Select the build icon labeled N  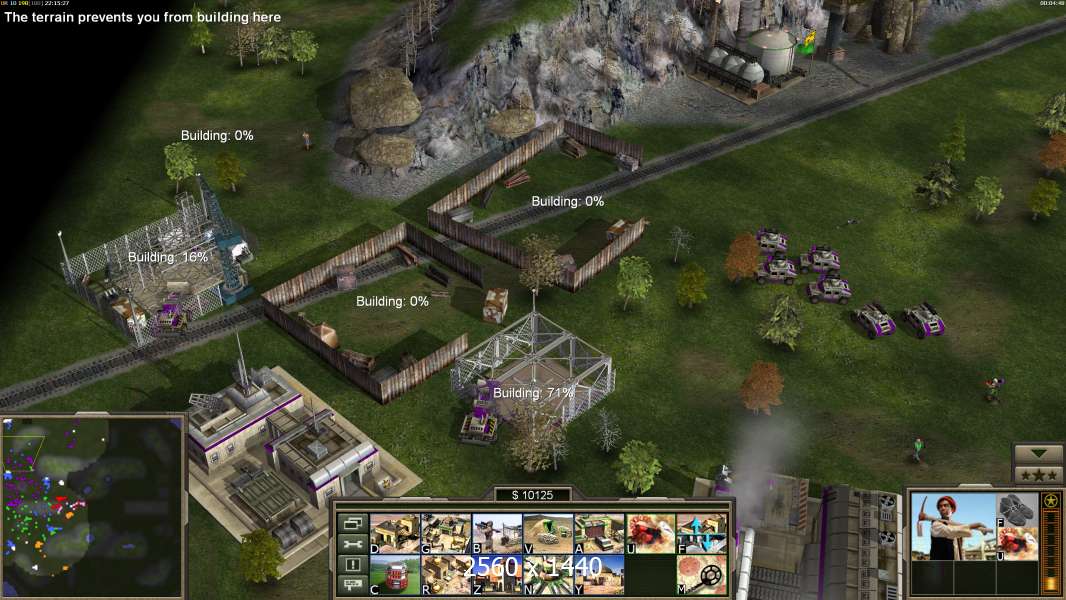coord(548,574)
